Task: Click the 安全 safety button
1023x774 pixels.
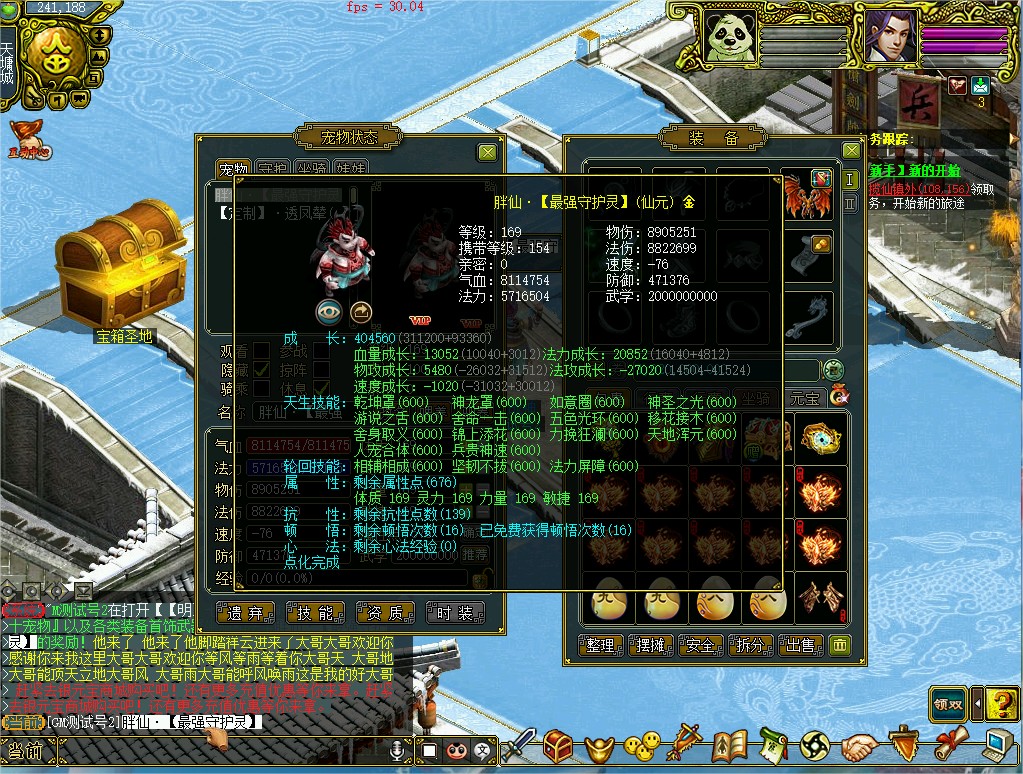Action: [700, 645]
